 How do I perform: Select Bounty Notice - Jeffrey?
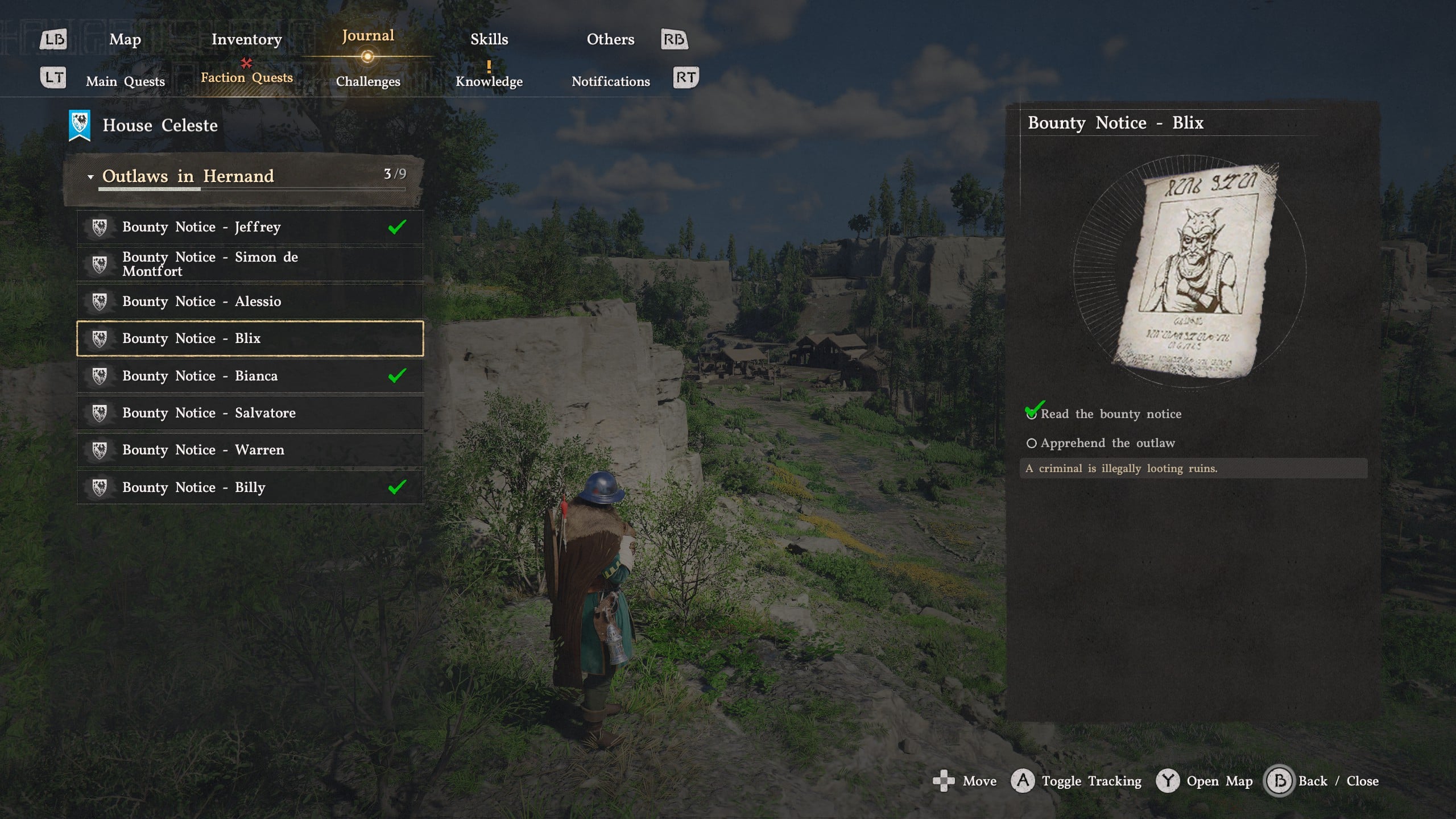(x=250, y=227)
